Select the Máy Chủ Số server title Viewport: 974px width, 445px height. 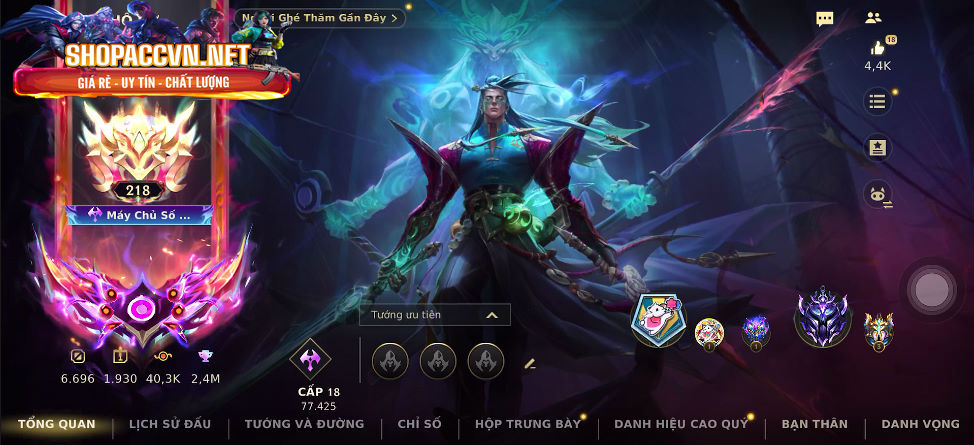pyautogui.click(x=139, y=214)
